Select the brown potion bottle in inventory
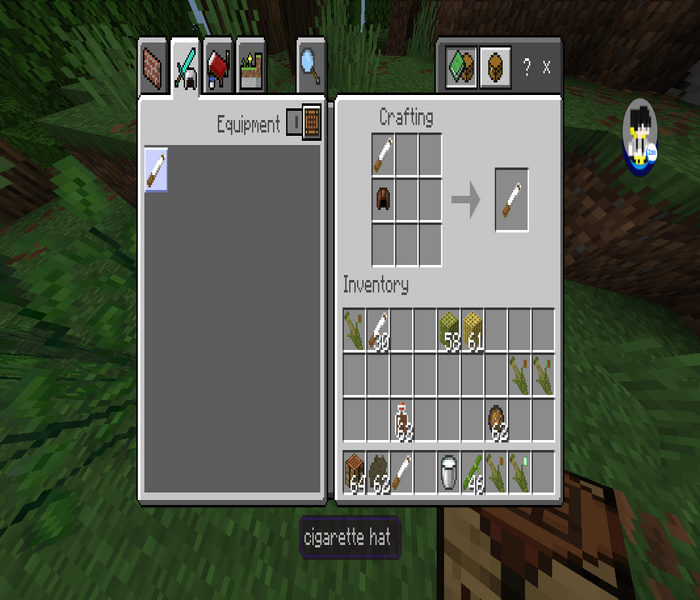Image resolution: width=700 pixels, height=600 pixels. [402, 420]
